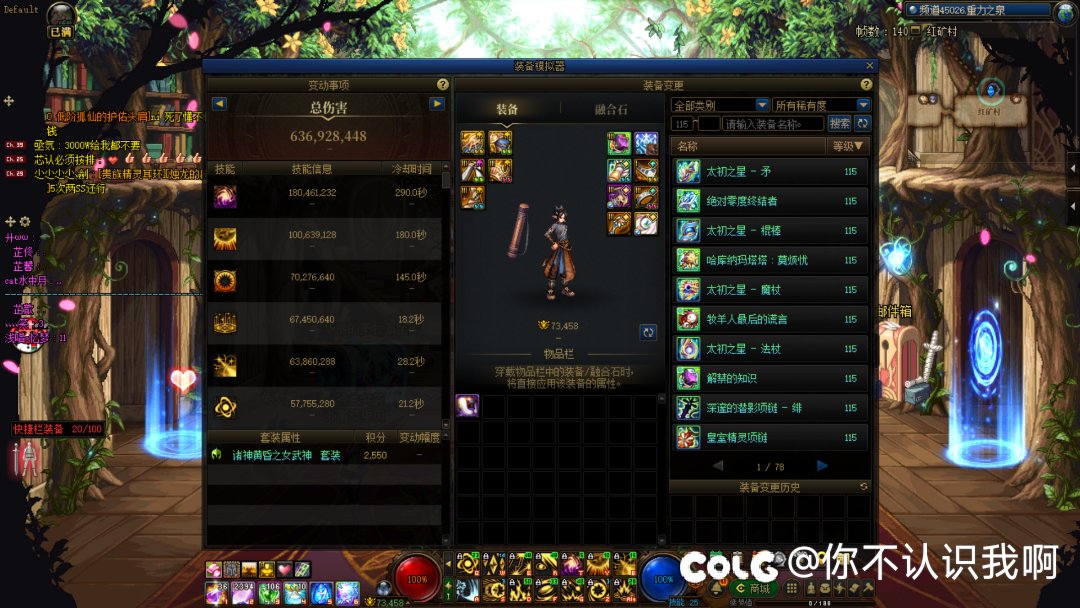Select 太初之星 - 矛 from the list
Viewport: 1080px width, 608px height.
point(770,172)
